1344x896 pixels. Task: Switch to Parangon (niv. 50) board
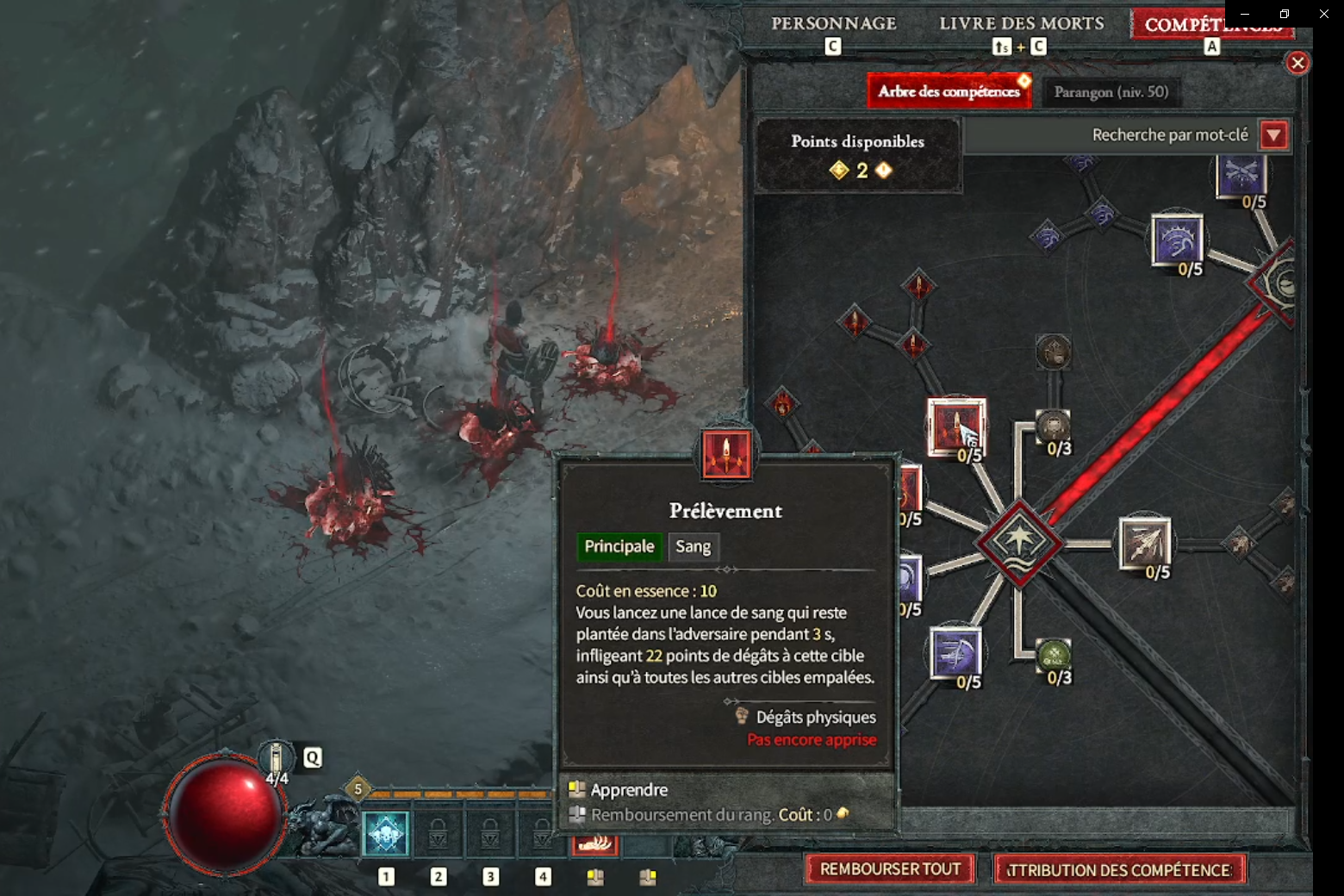(1111, 92)
